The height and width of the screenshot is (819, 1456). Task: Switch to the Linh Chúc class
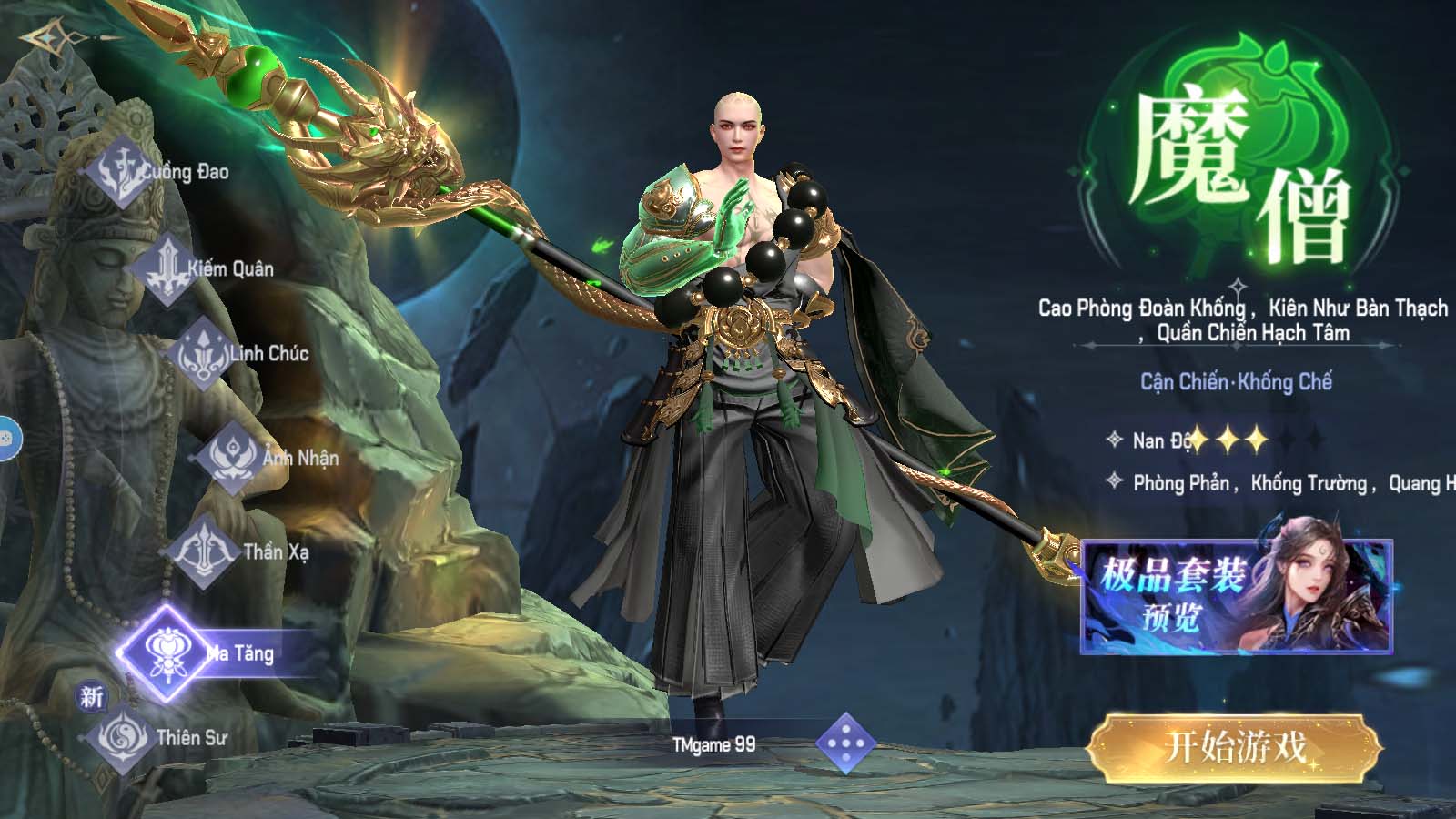click(x=202, y=353)
